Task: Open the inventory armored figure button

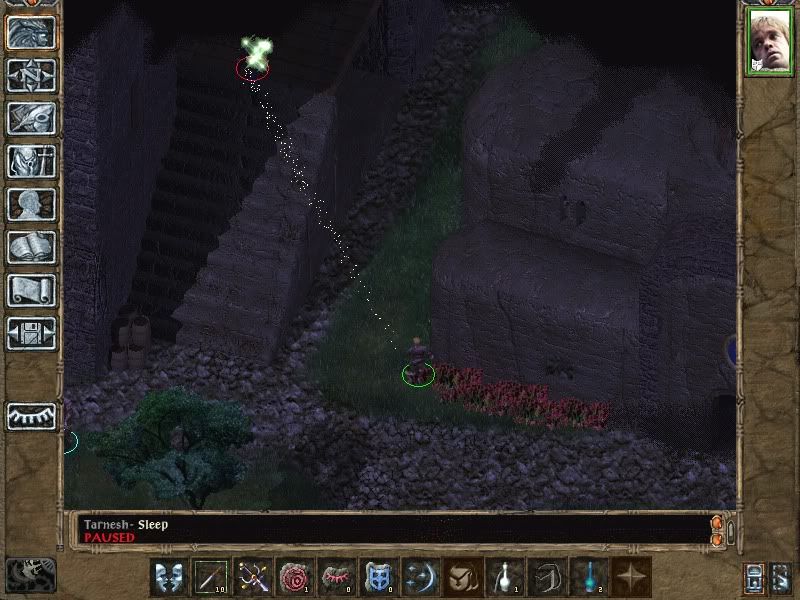Action: [31, 161]
